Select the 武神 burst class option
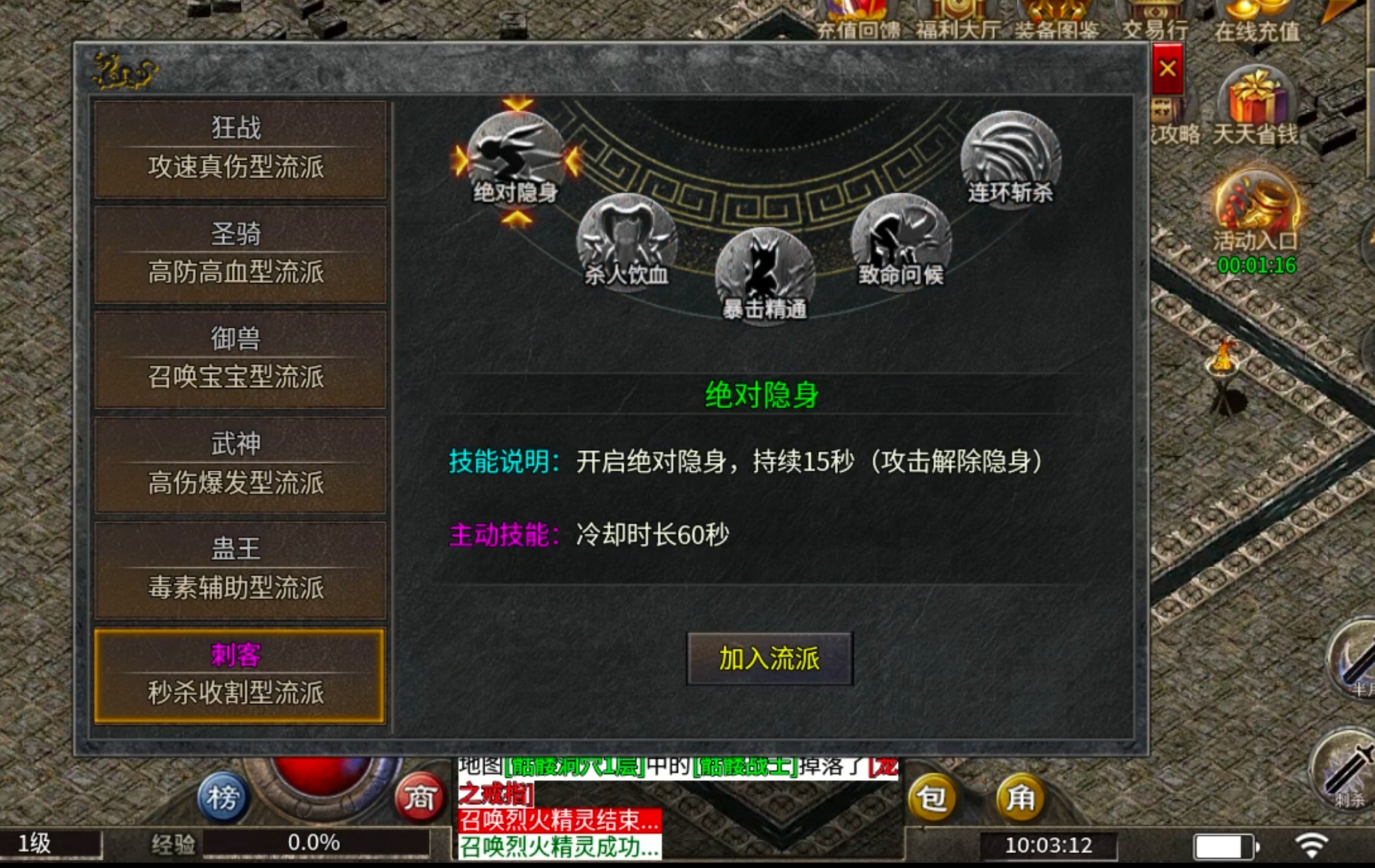This screenshot has width=1375, height=868. point(240,463)
